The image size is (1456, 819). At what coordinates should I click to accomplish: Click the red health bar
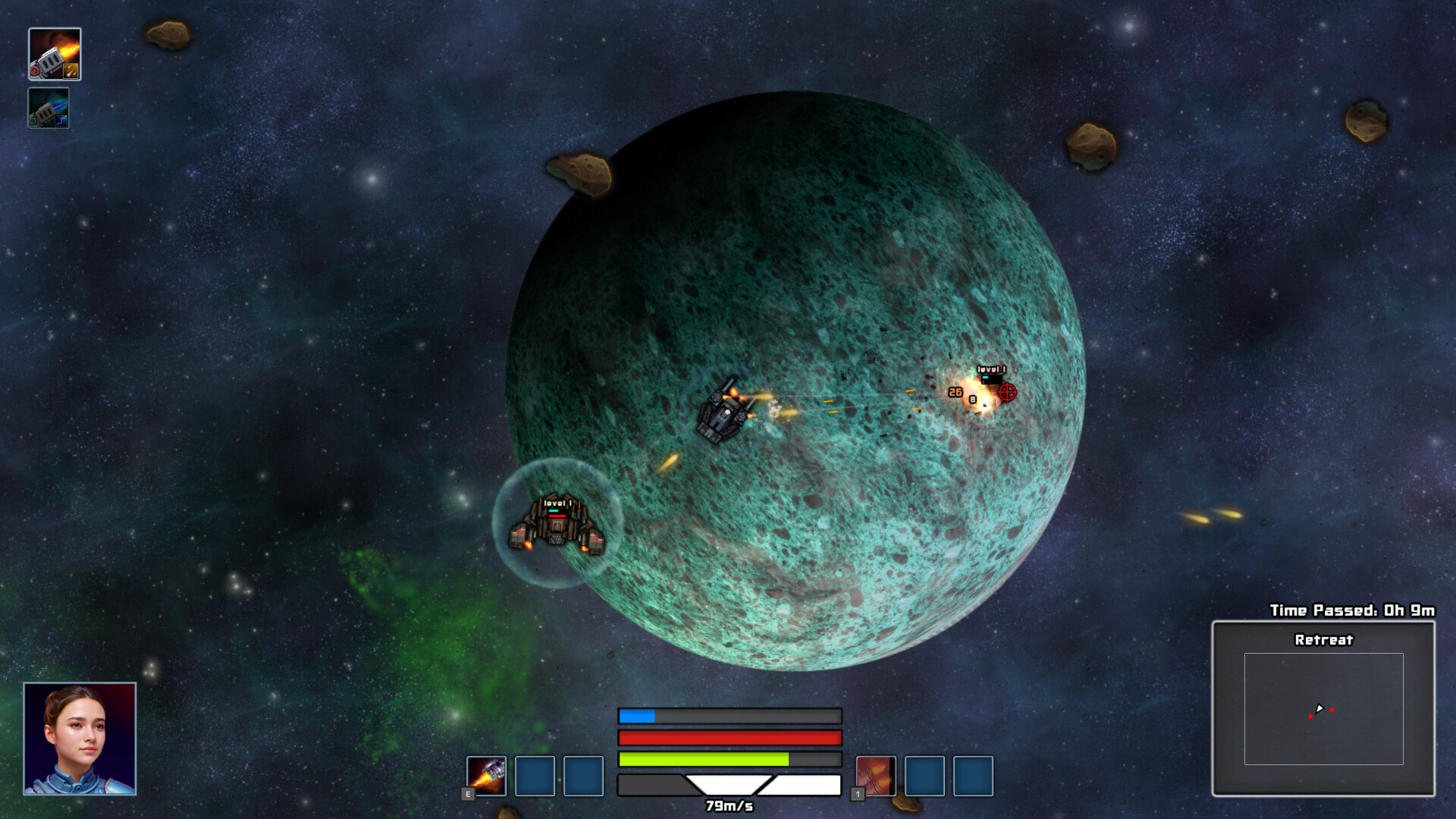pyautogui.click(x=728, y=736)
